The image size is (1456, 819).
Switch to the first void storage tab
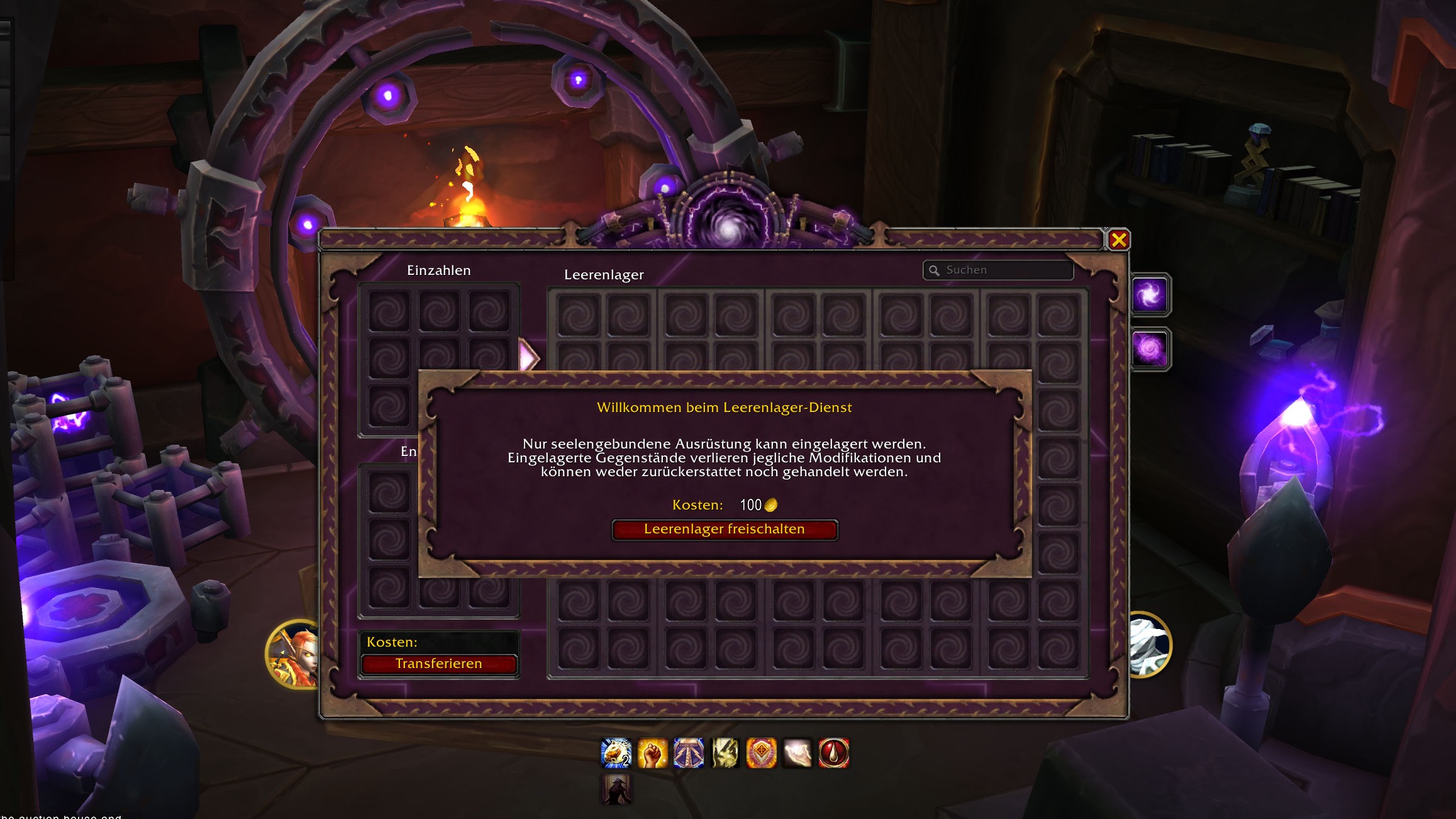click(x=1150, y=294)
